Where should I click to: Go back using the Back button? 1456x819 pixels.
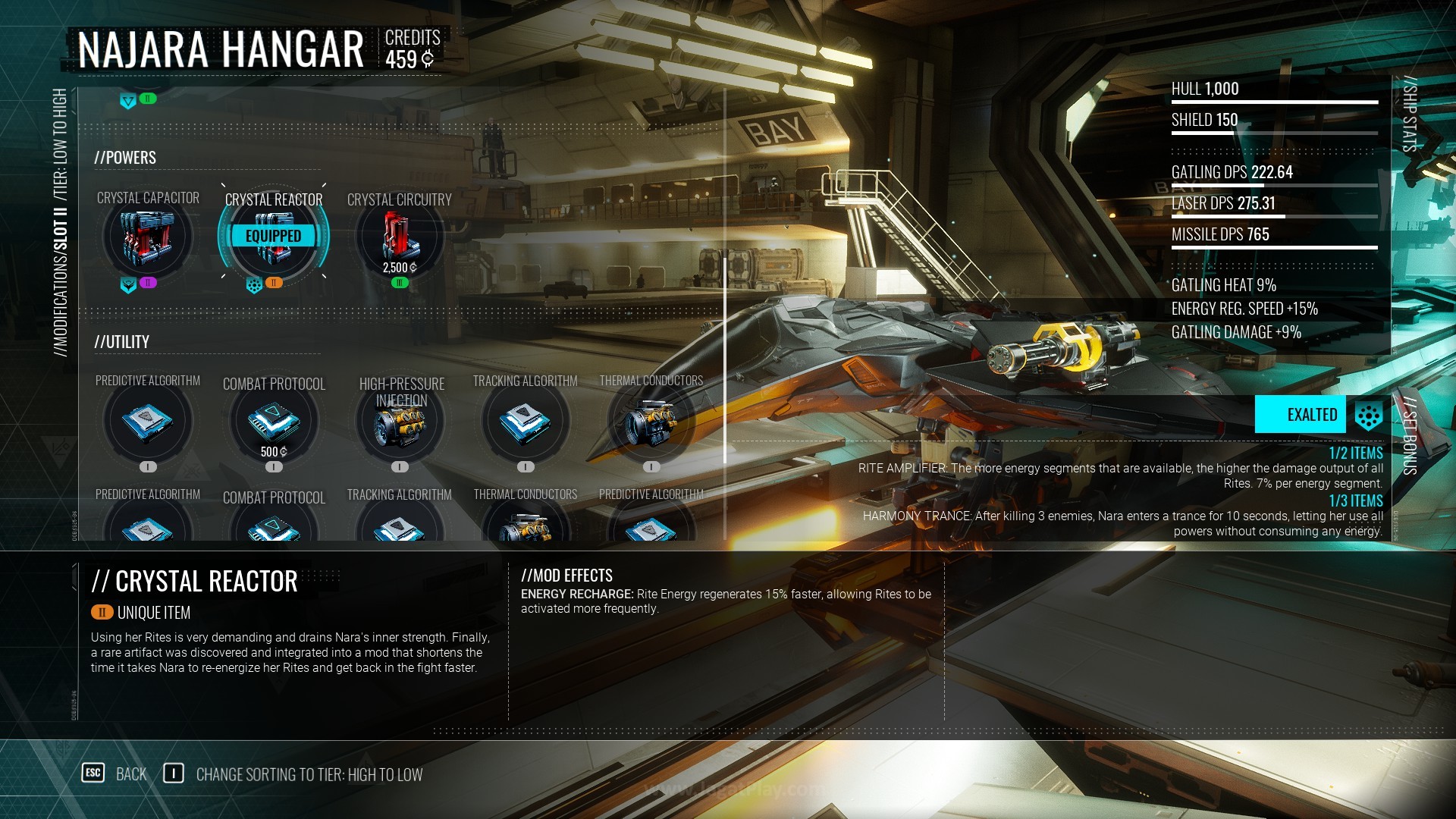click(115, 774)
